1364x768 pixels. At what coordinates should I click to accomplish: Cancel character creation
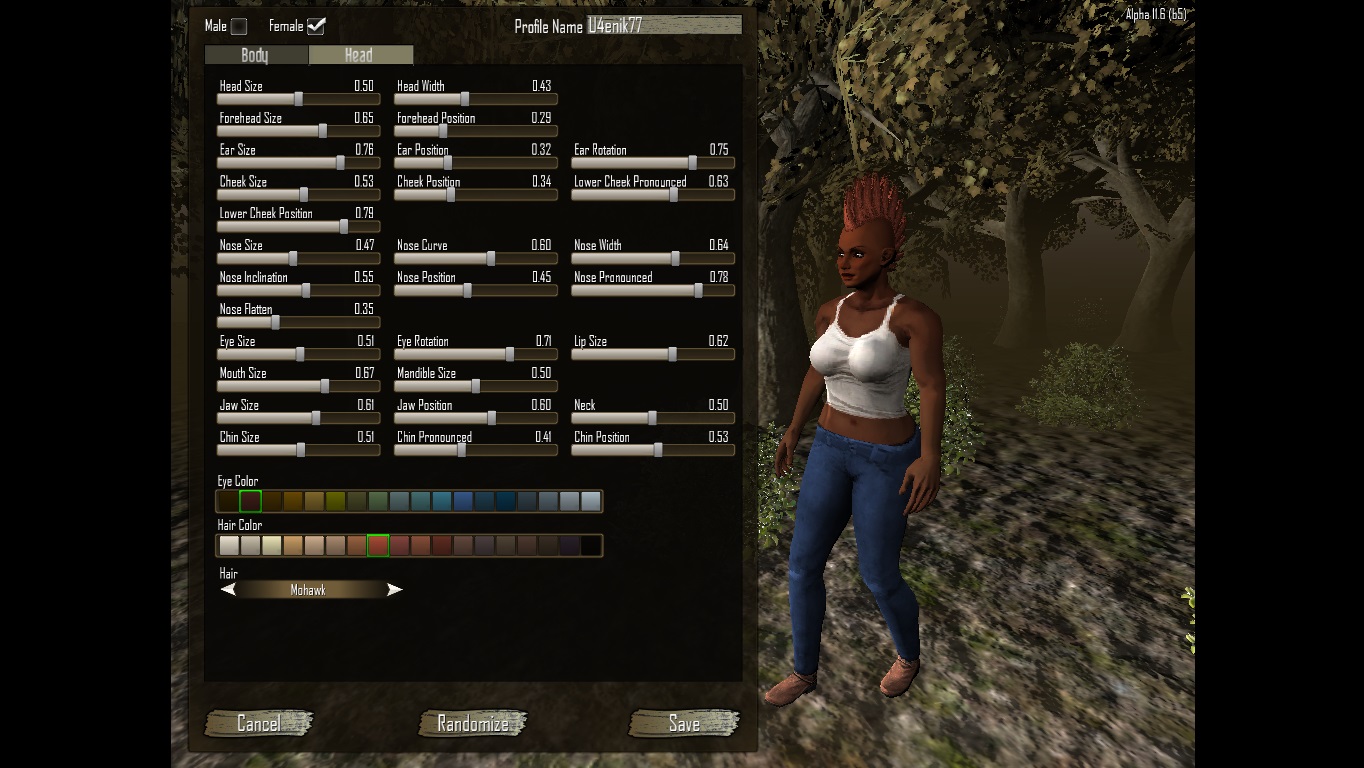click(259, 723)
